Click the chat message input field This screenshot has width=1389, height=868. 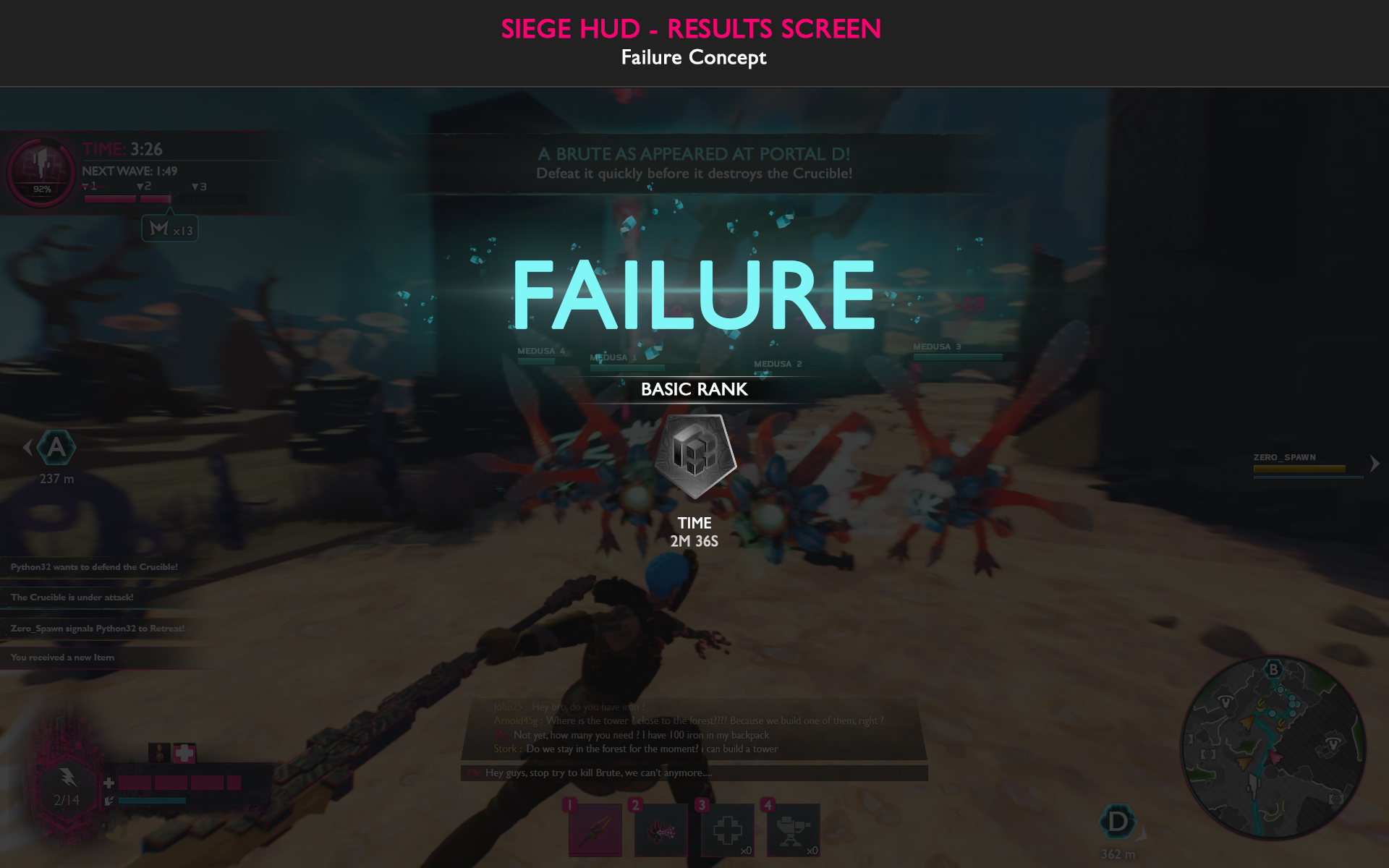[x=694, y=773]
